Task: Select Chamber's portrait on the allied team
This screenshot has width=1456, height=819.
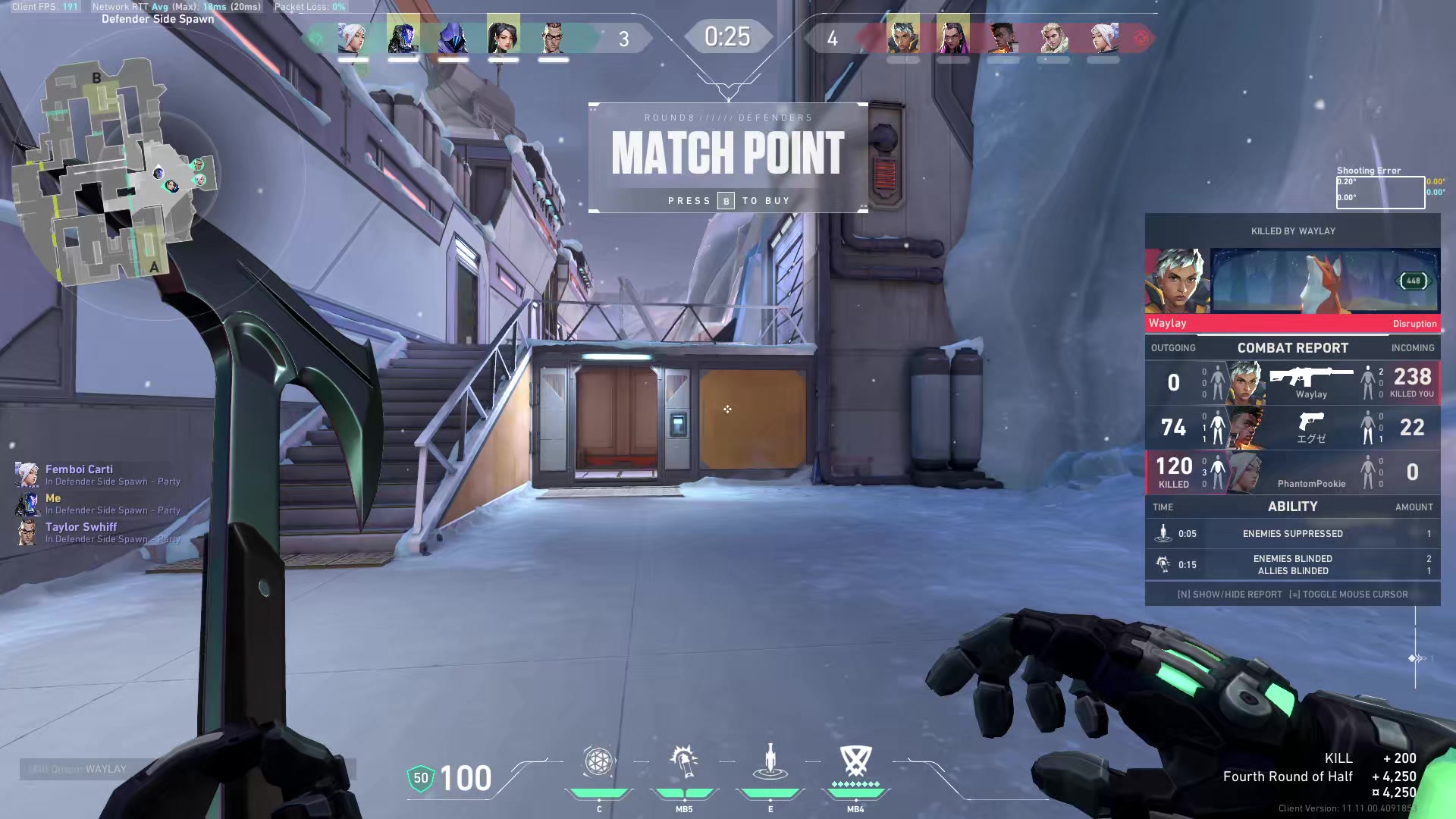Action: point(554,36)
